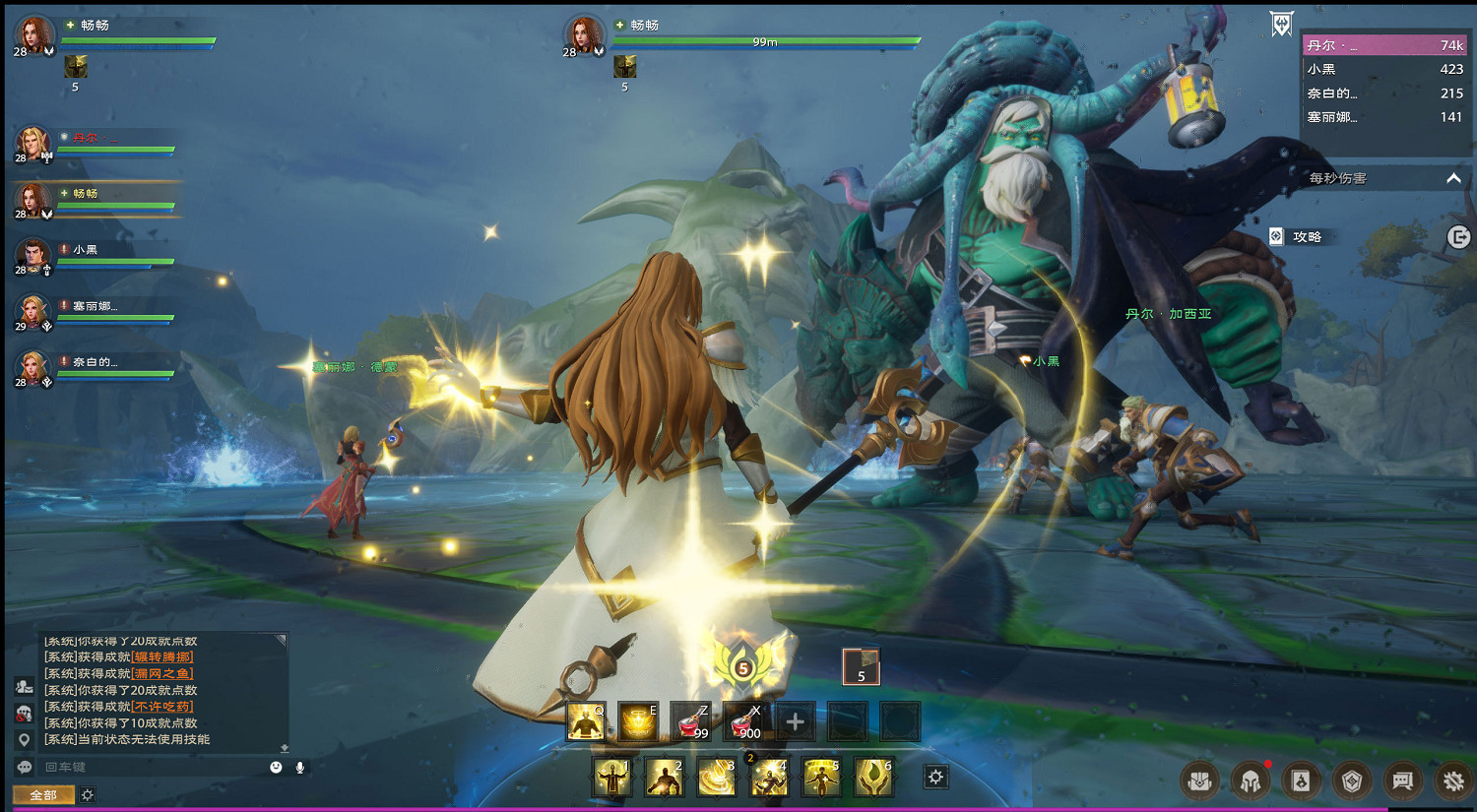Activate the leaf-in-hands healing skill numbered 6
This screenshot has width=1477, height=812.
pos(873,778)
